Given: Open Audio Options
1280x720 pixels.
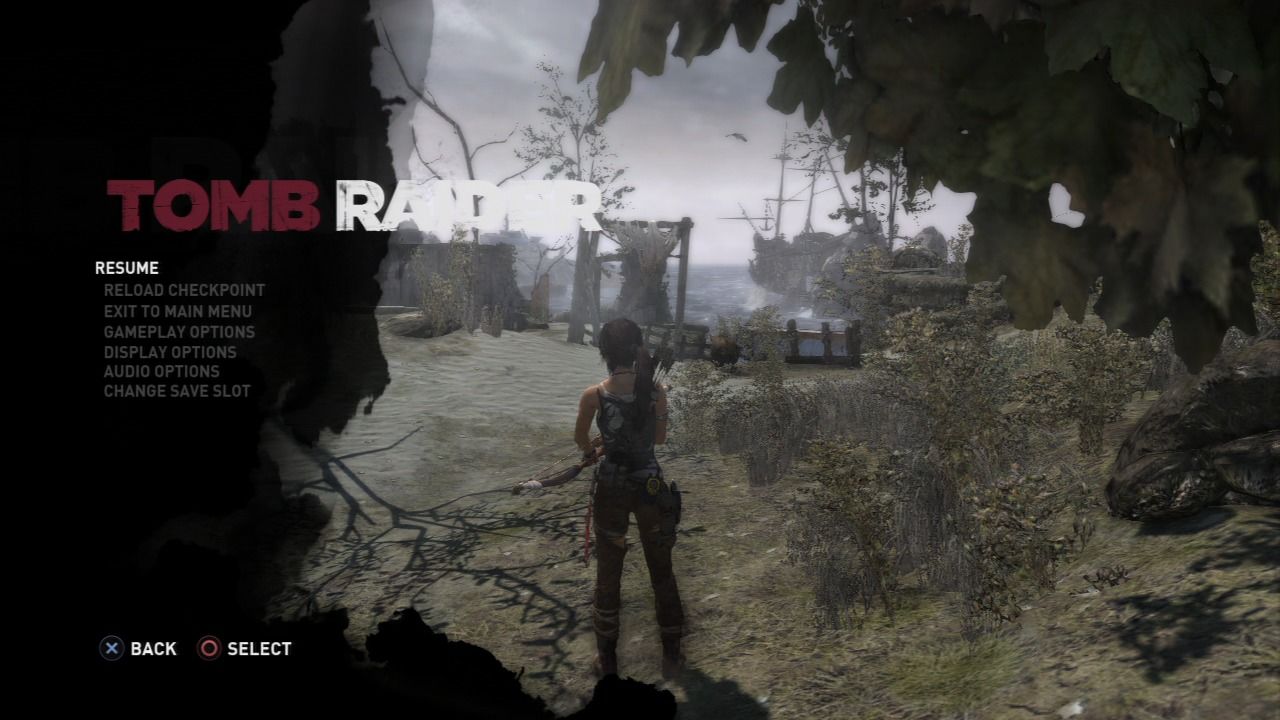Looking at the screenshot, I should click(162, 371).
